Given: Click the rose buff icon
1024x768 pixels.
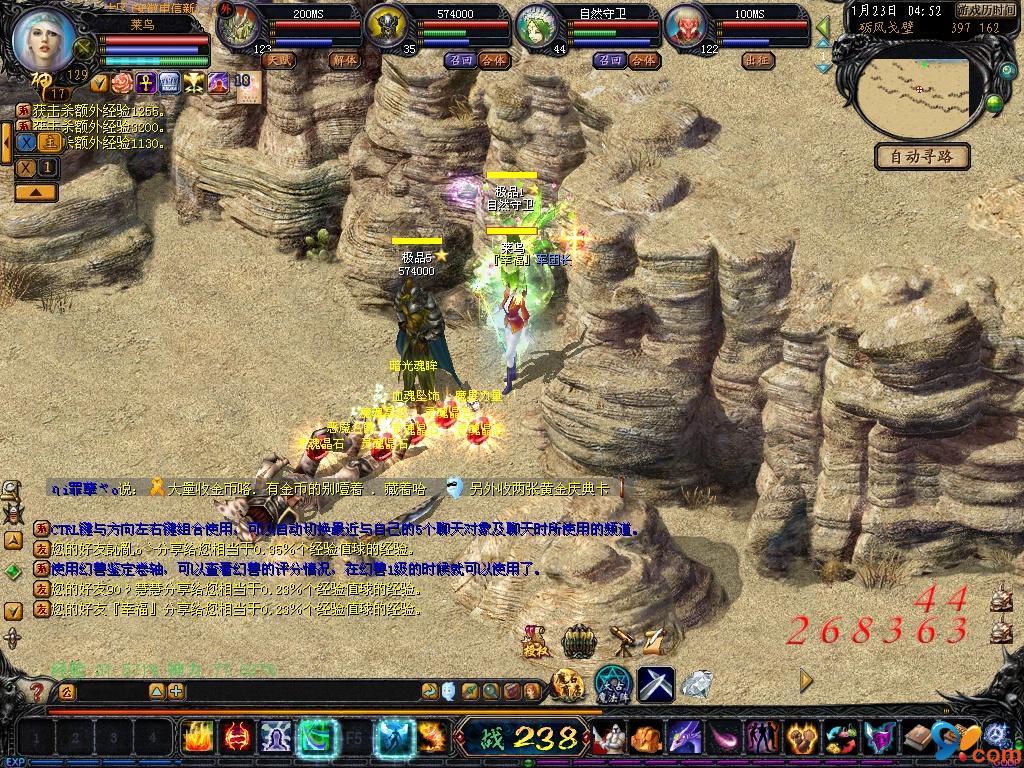Looking at the screenshot, I should pos(122,82).
